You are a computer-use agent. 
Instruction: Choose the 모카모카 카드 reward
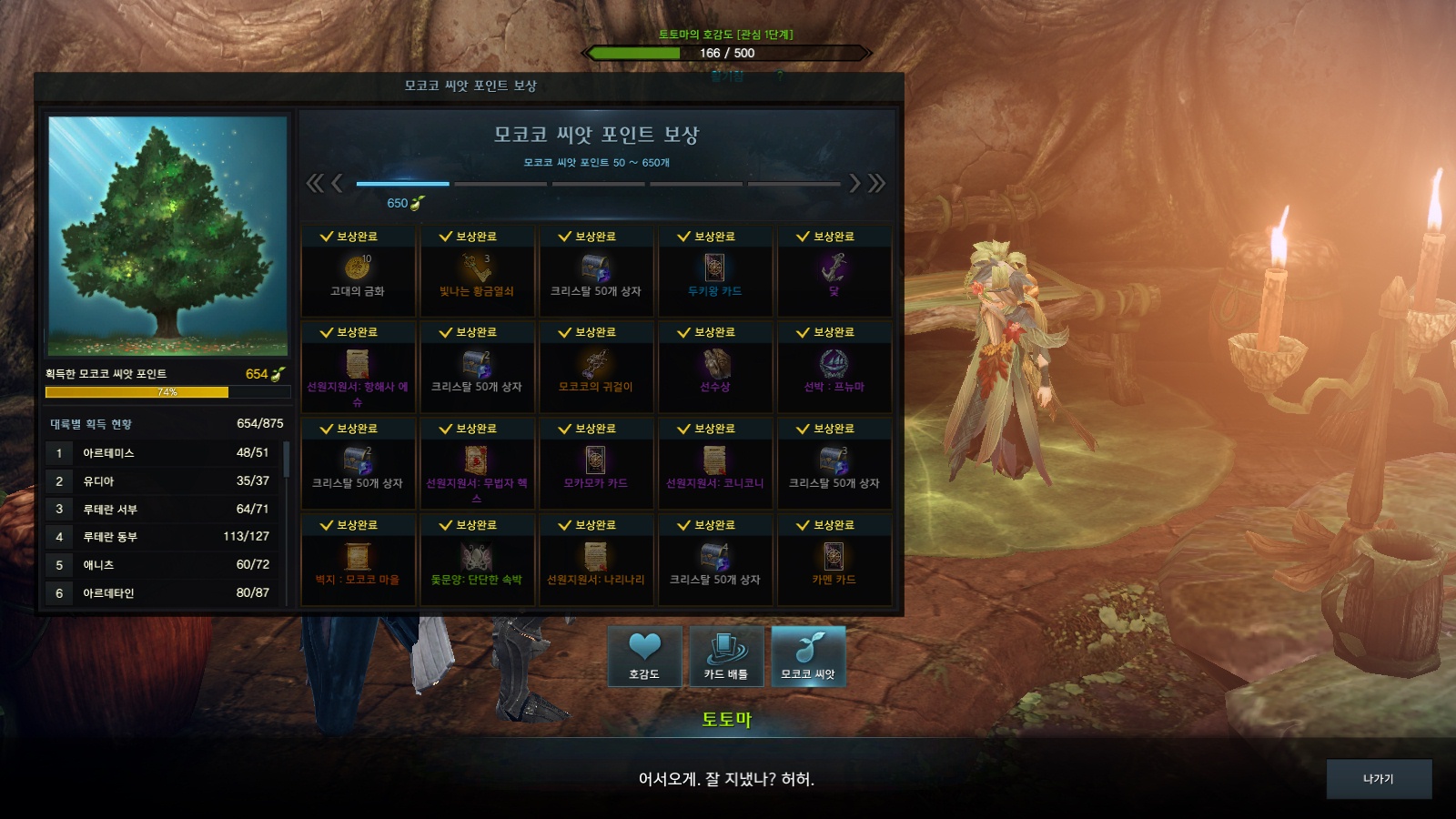595,464
